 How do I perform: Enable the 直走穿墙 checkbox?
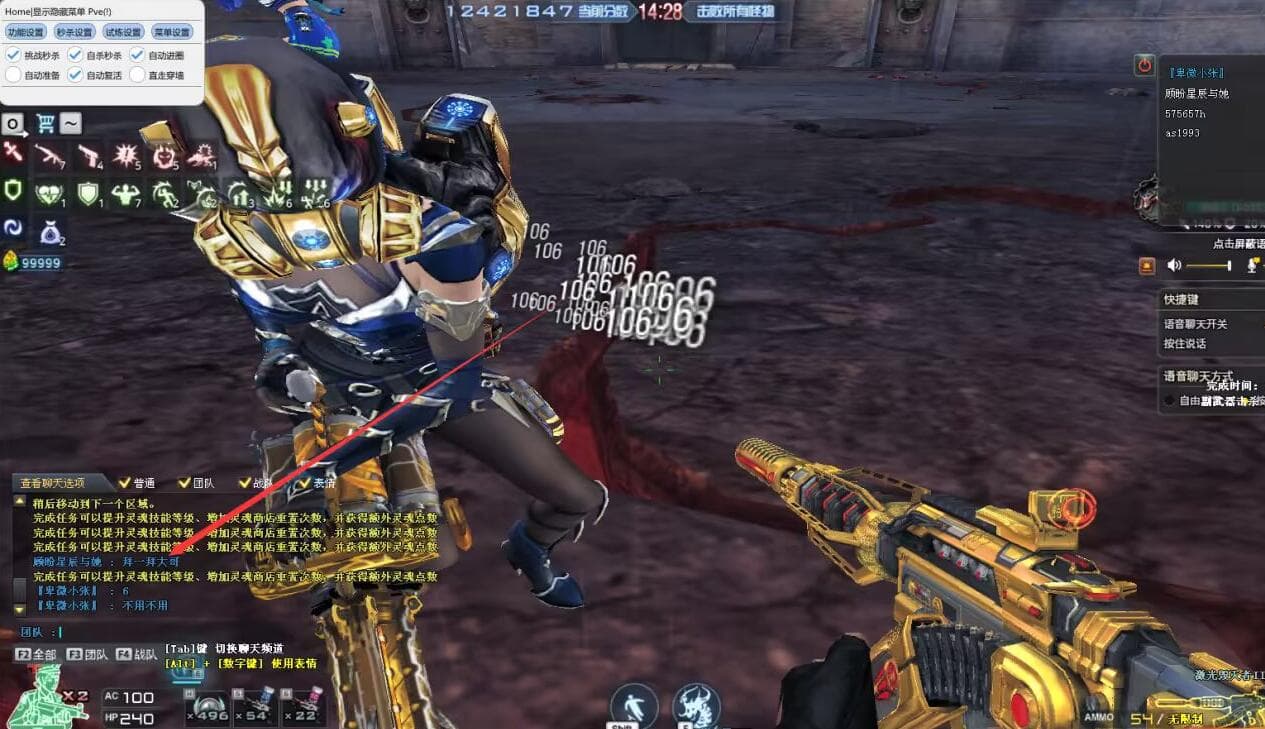pos(137,74)
